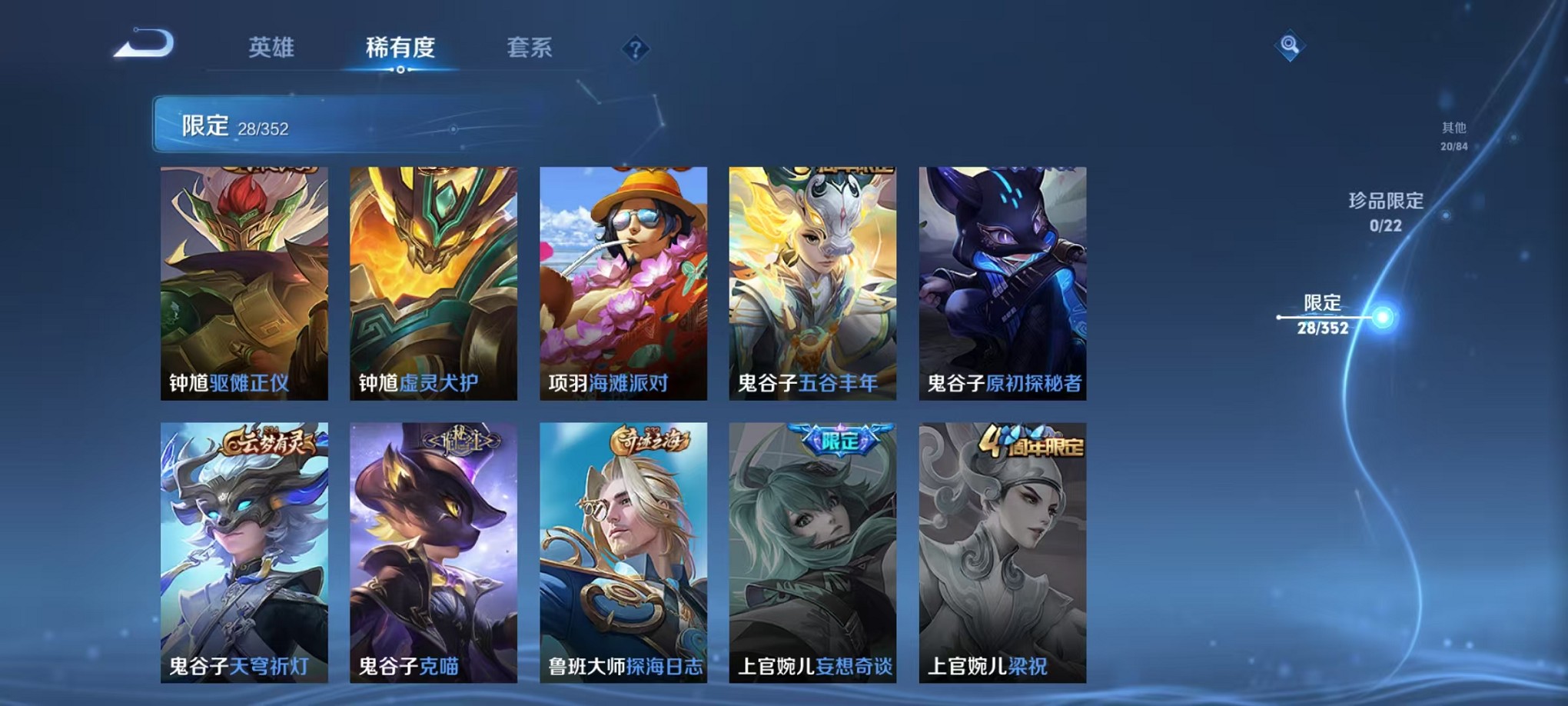Select the 稀有度 tab

tap(400, 48)
